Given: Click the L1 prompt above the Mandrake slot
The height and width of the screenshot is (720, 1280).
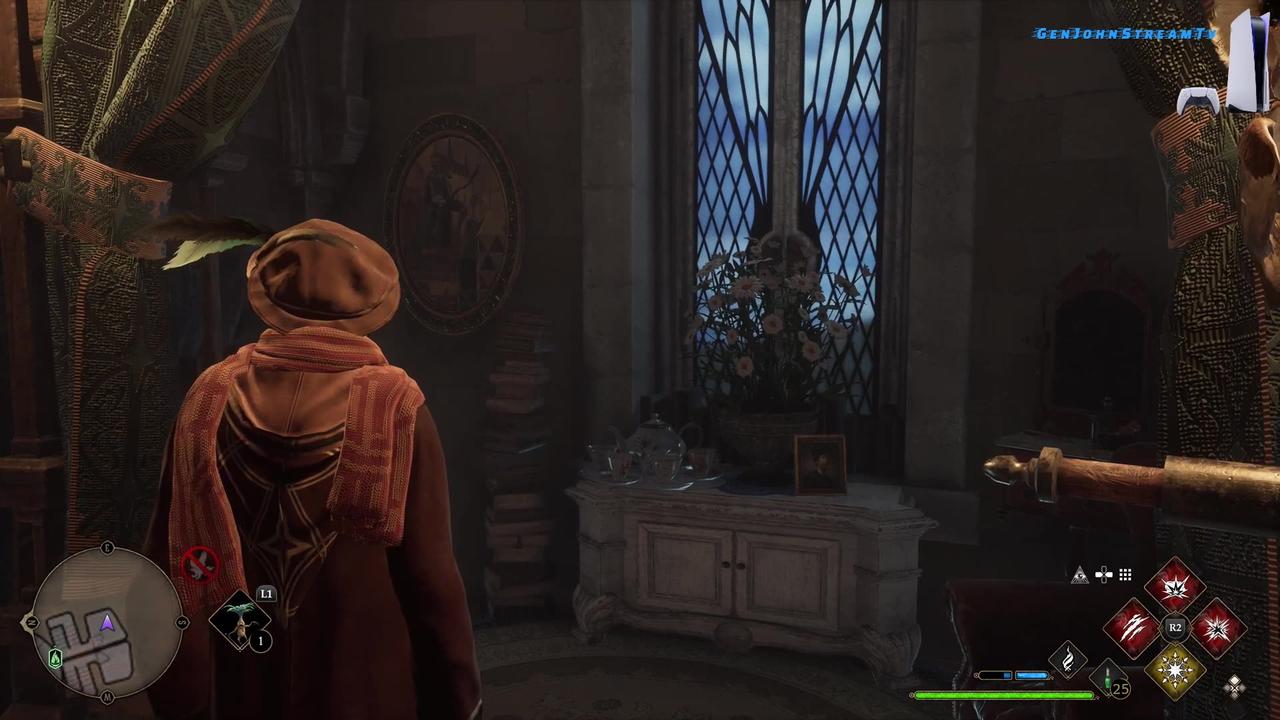Looking at the screenshot, I should 267,594.
